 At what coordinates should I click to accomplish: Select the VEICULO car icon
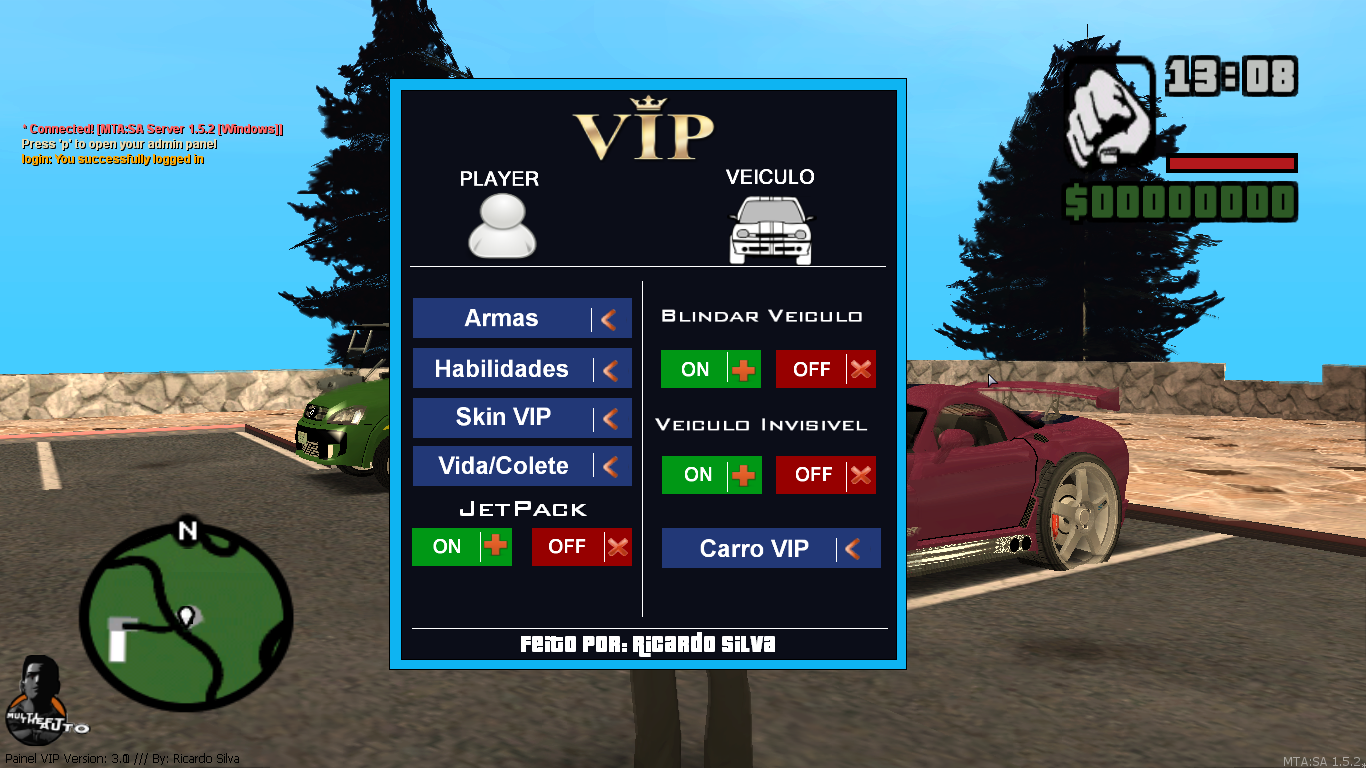click(x=769, y=228)
